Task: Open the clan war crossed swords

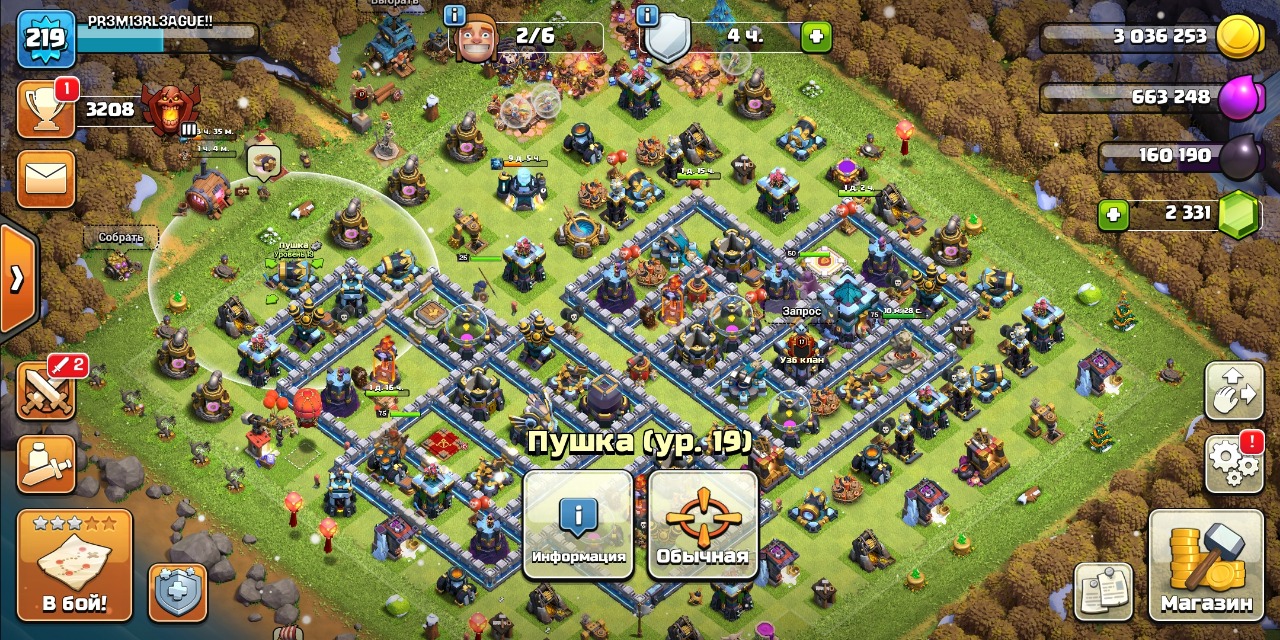Action: tap(46, 390)
